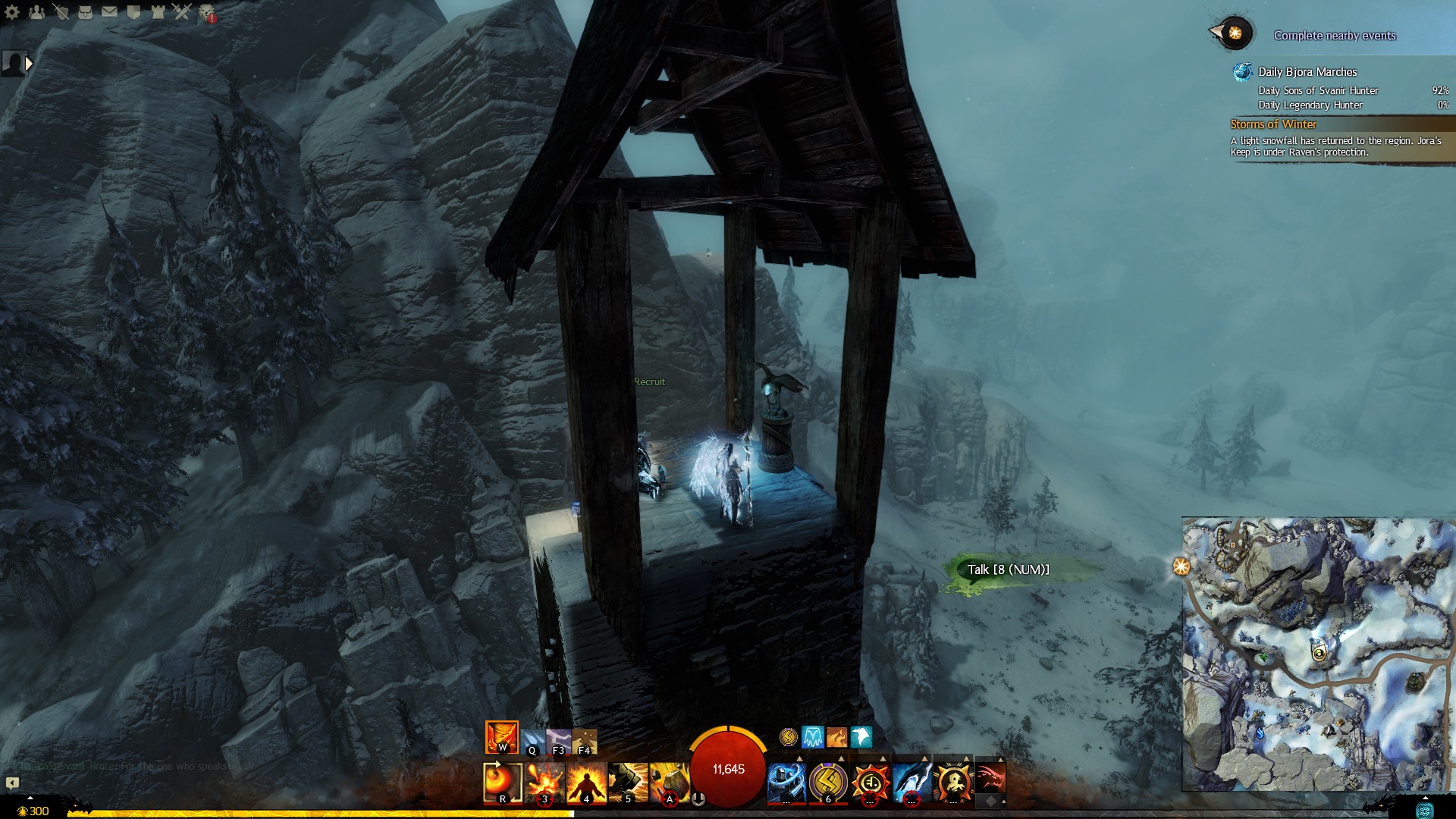
Task: Activate the red dragon mount skill
Action: pos(990,777)
